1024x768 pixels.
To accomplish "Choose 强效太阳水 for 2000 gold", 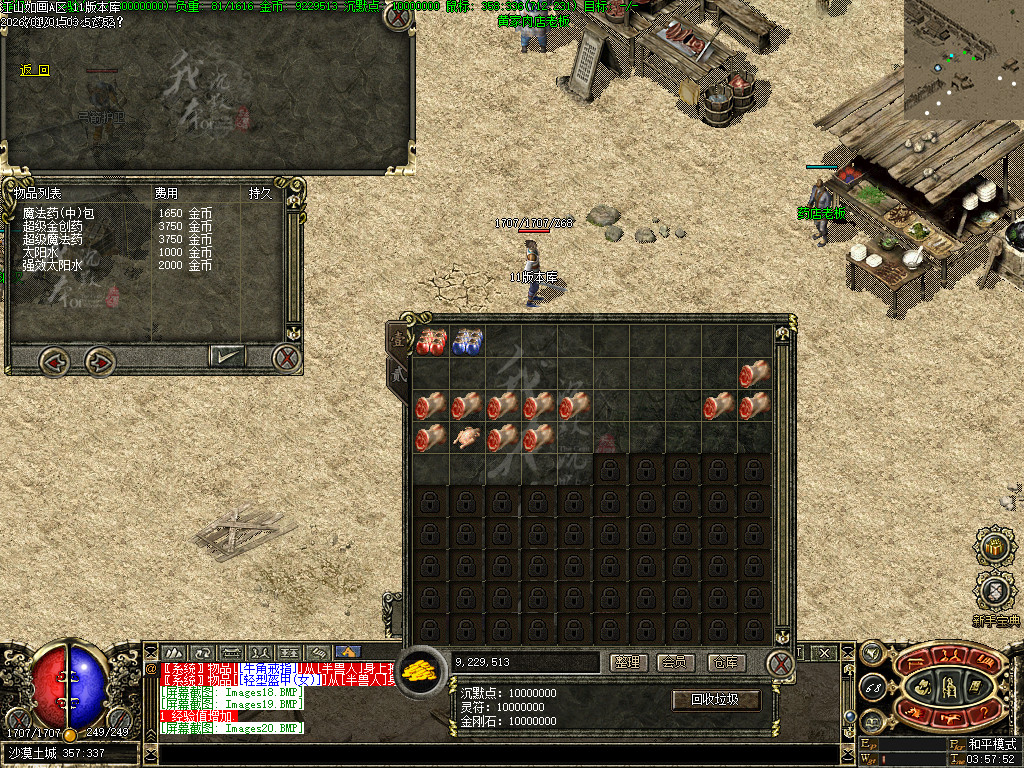I will point(53,266).
